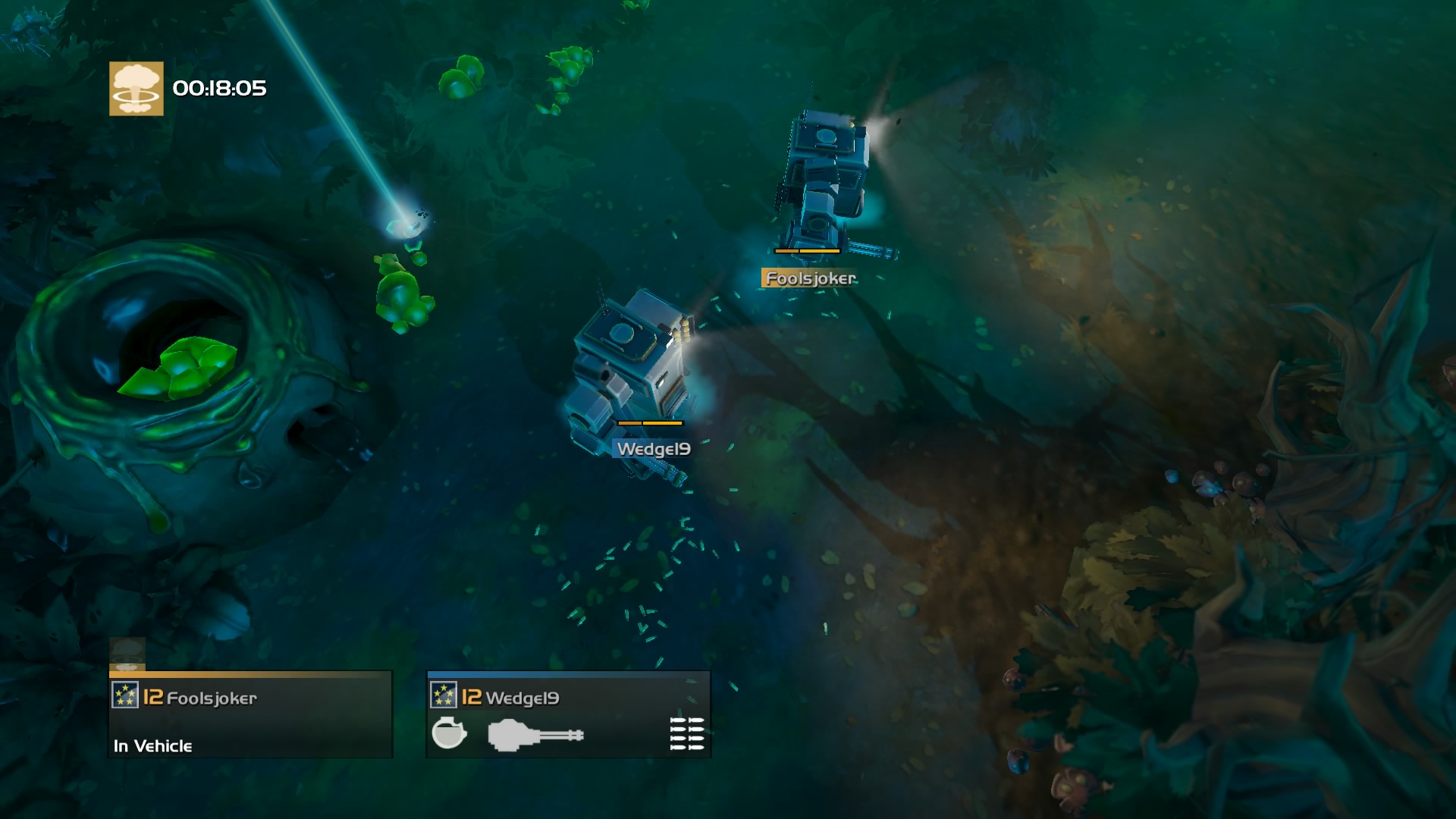Click the rank number 12 beside Wedge19
The height and width of the screenshot is (819, 1456).
pos(473,697)
